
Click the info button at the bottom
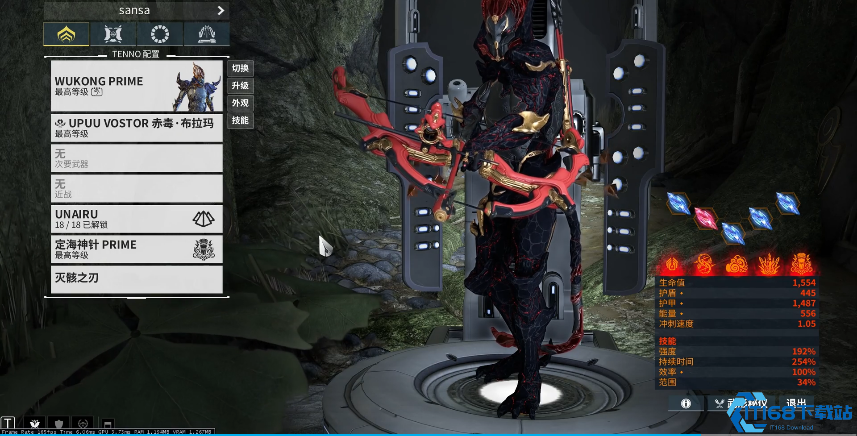coord(686,403)
